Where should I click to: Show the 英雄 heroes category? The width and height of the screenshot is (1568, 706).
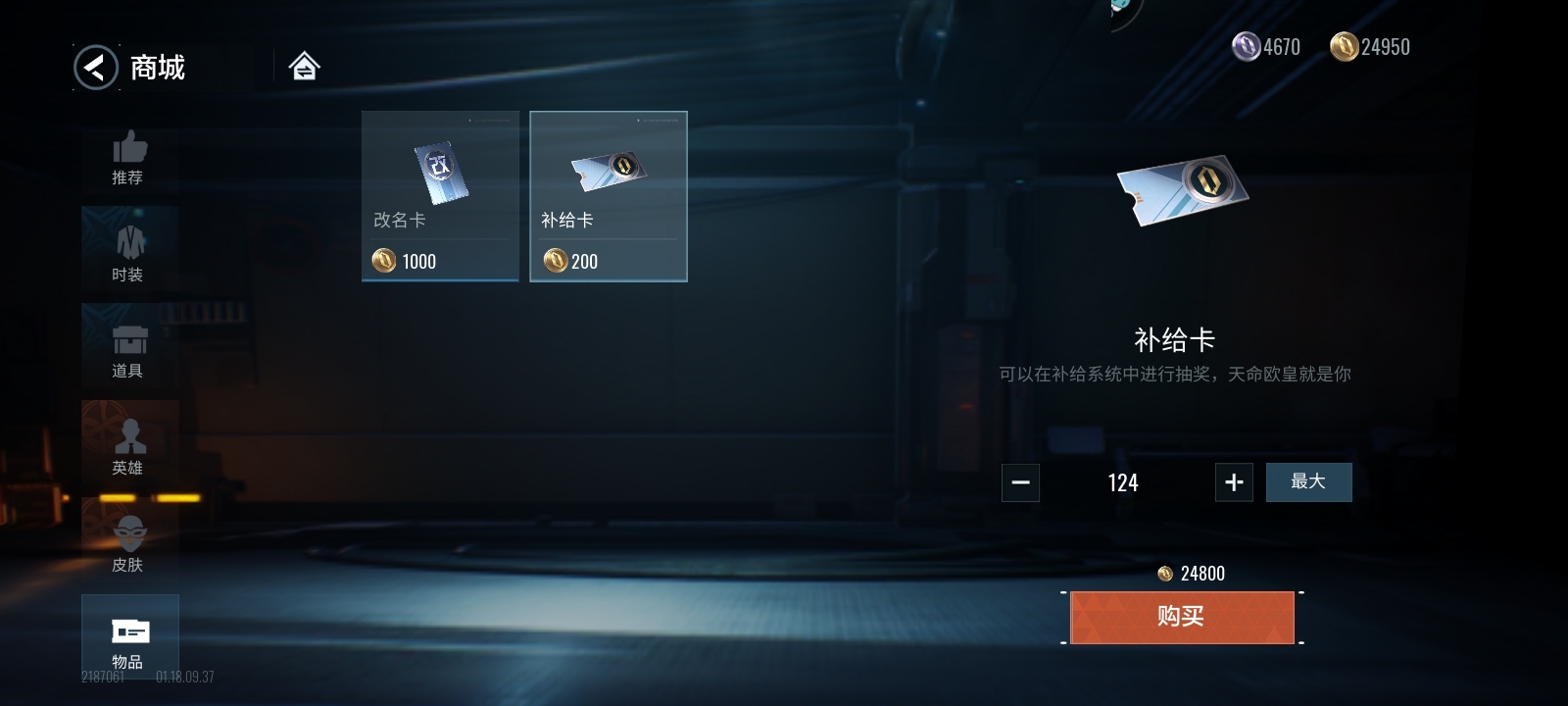tap(129, 447)
